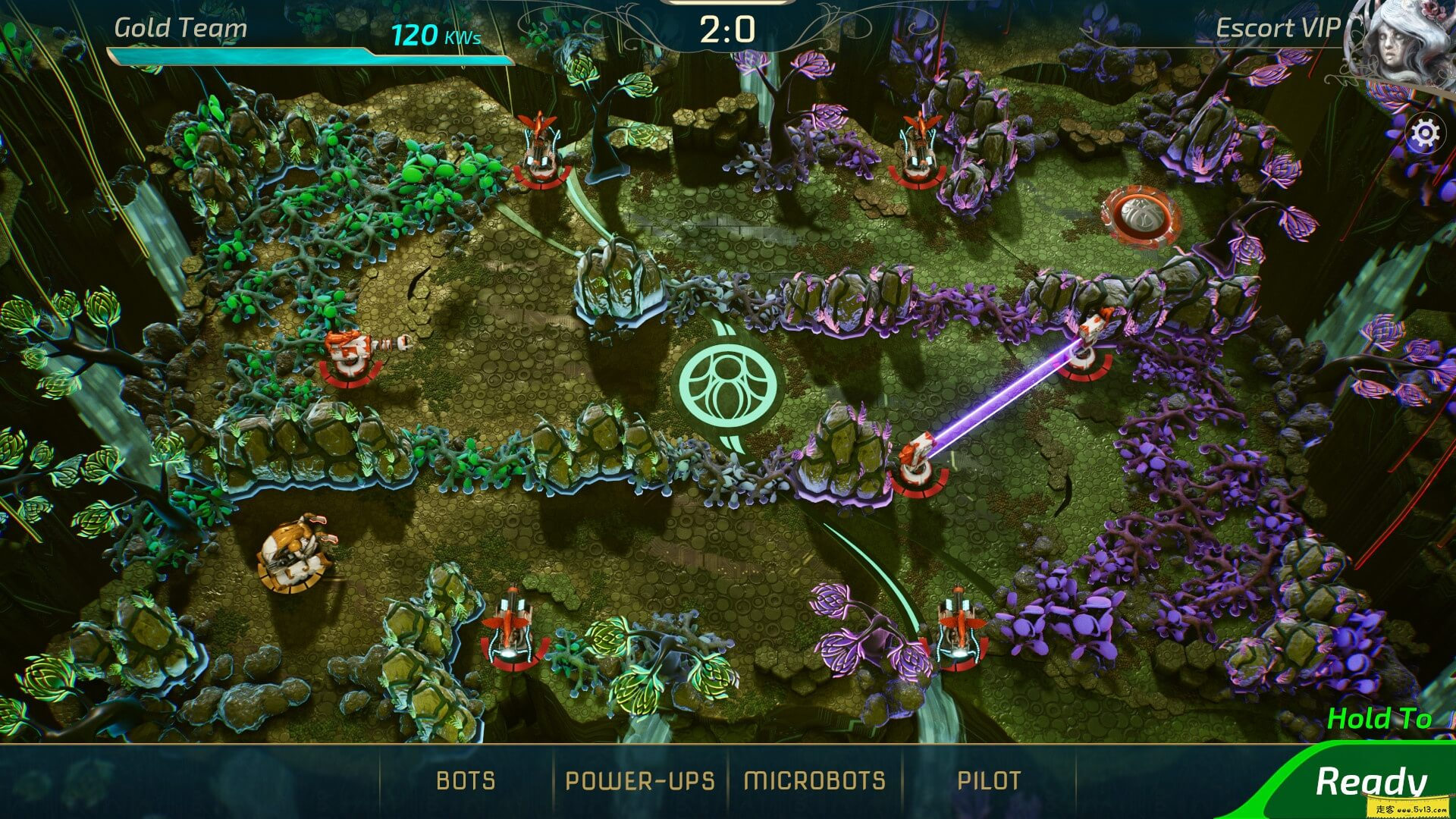Select the MICROBOTS tab

coord(814,780)
